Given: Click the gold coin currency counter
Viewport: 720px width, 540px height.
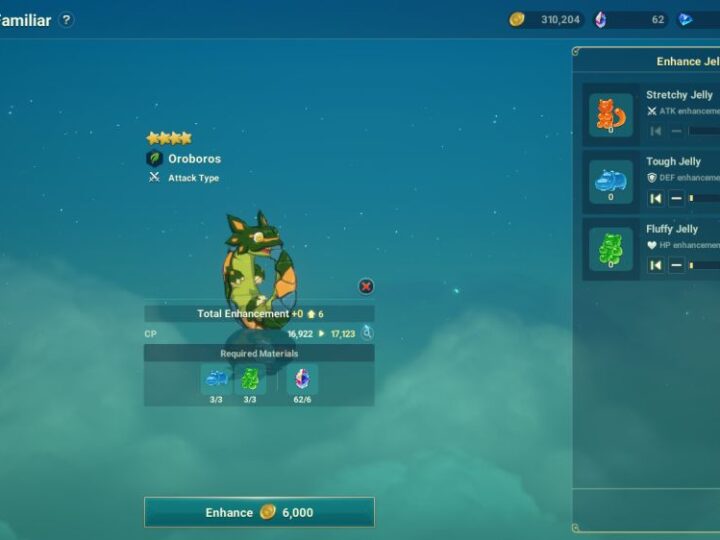Looking at the screenshot, I should (546, 19).
